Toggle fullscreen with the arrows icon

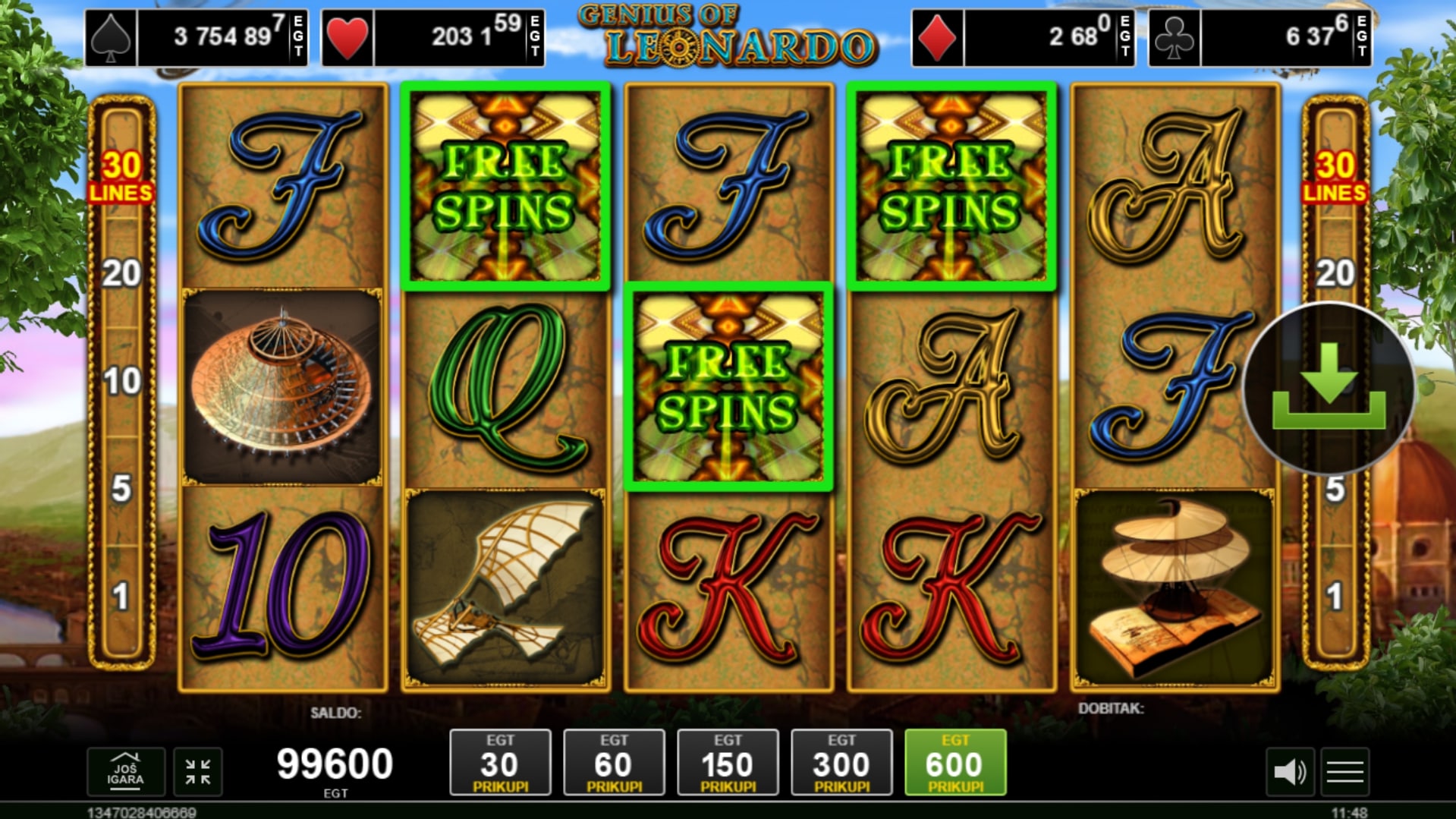click(x=198, y=772)
